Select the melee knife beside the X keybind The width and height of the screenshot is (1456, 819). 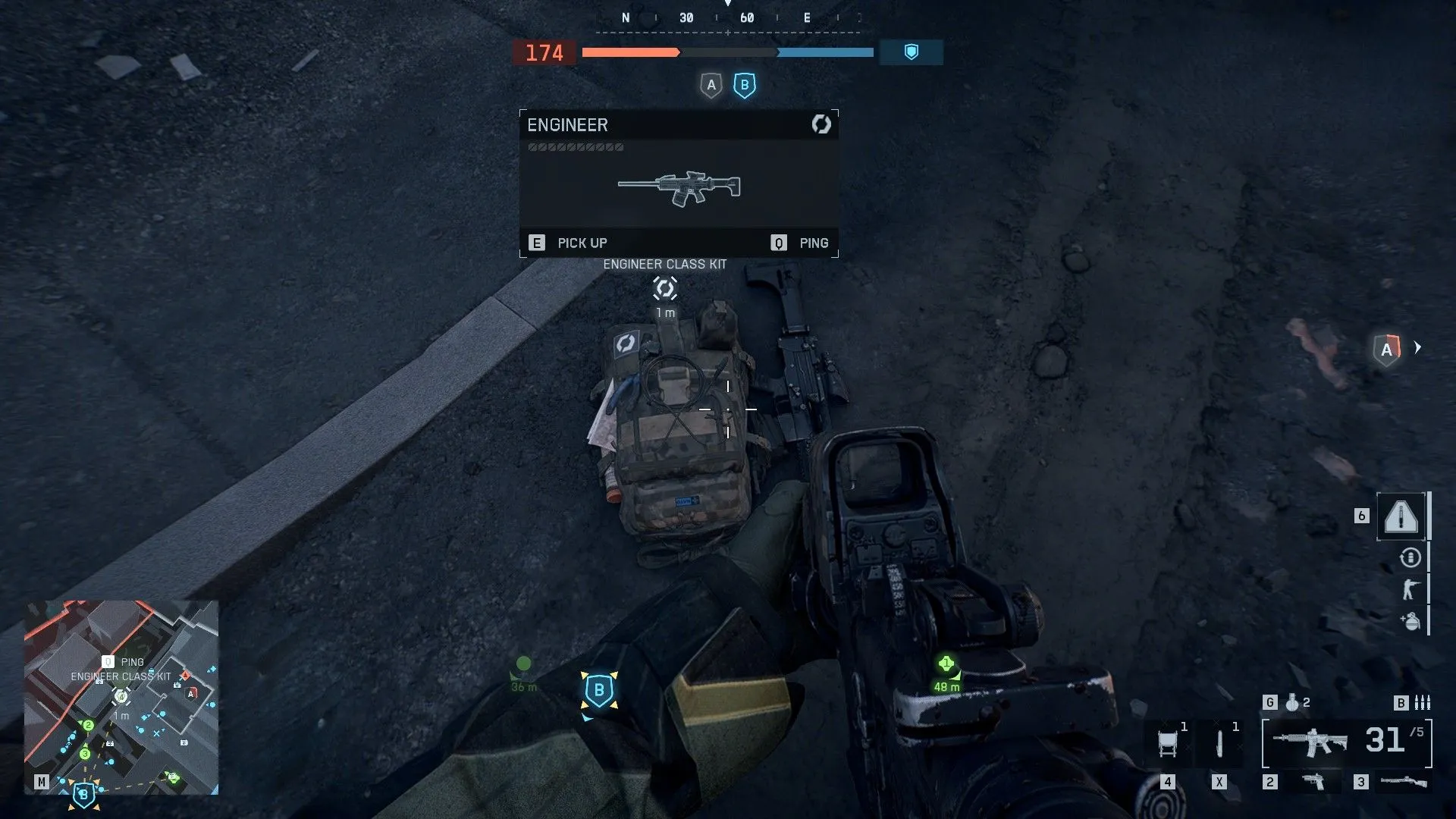[1219, 740]
